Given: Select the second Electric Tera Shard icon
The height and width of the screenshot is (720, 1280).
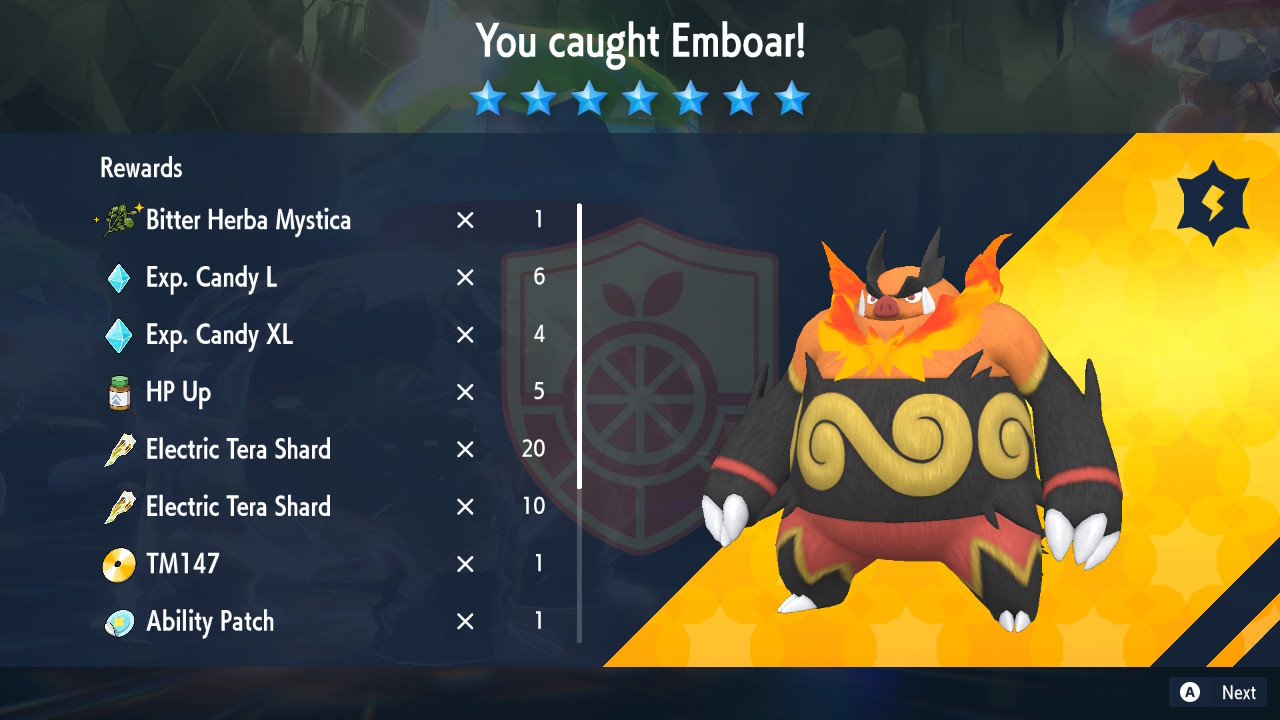Looking at the screenshot, I should (118, 506).
